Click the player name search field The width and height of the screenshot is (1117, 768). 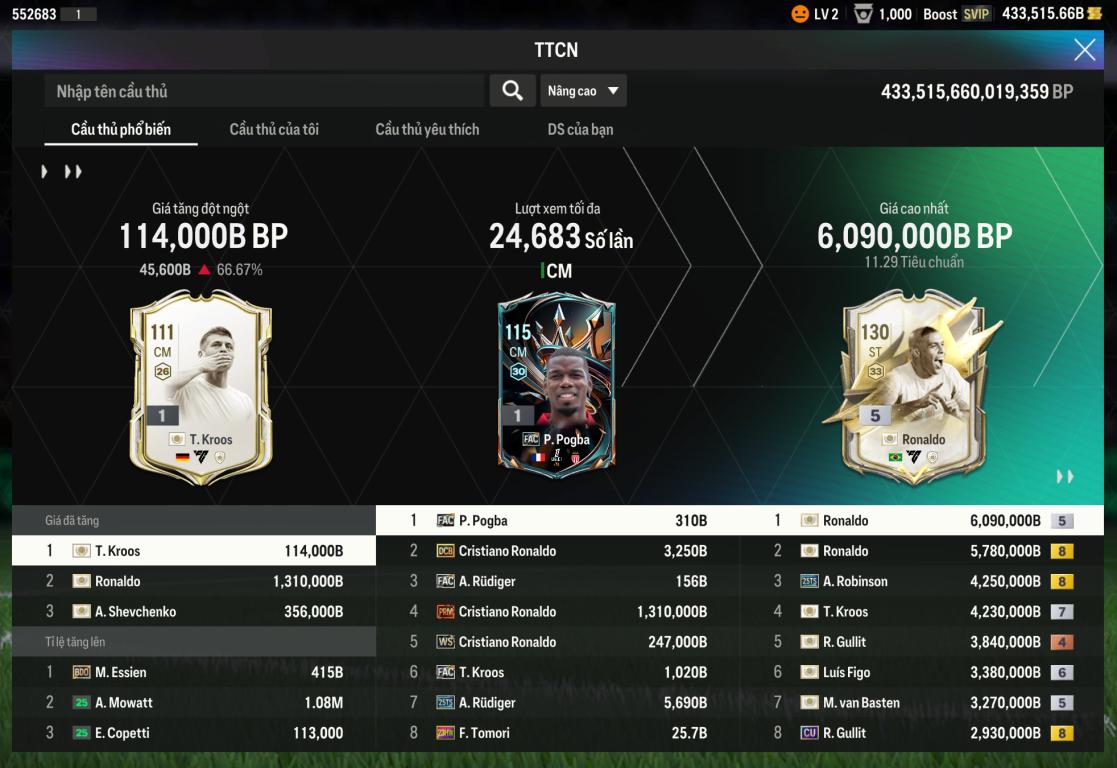tap(264, 91)
